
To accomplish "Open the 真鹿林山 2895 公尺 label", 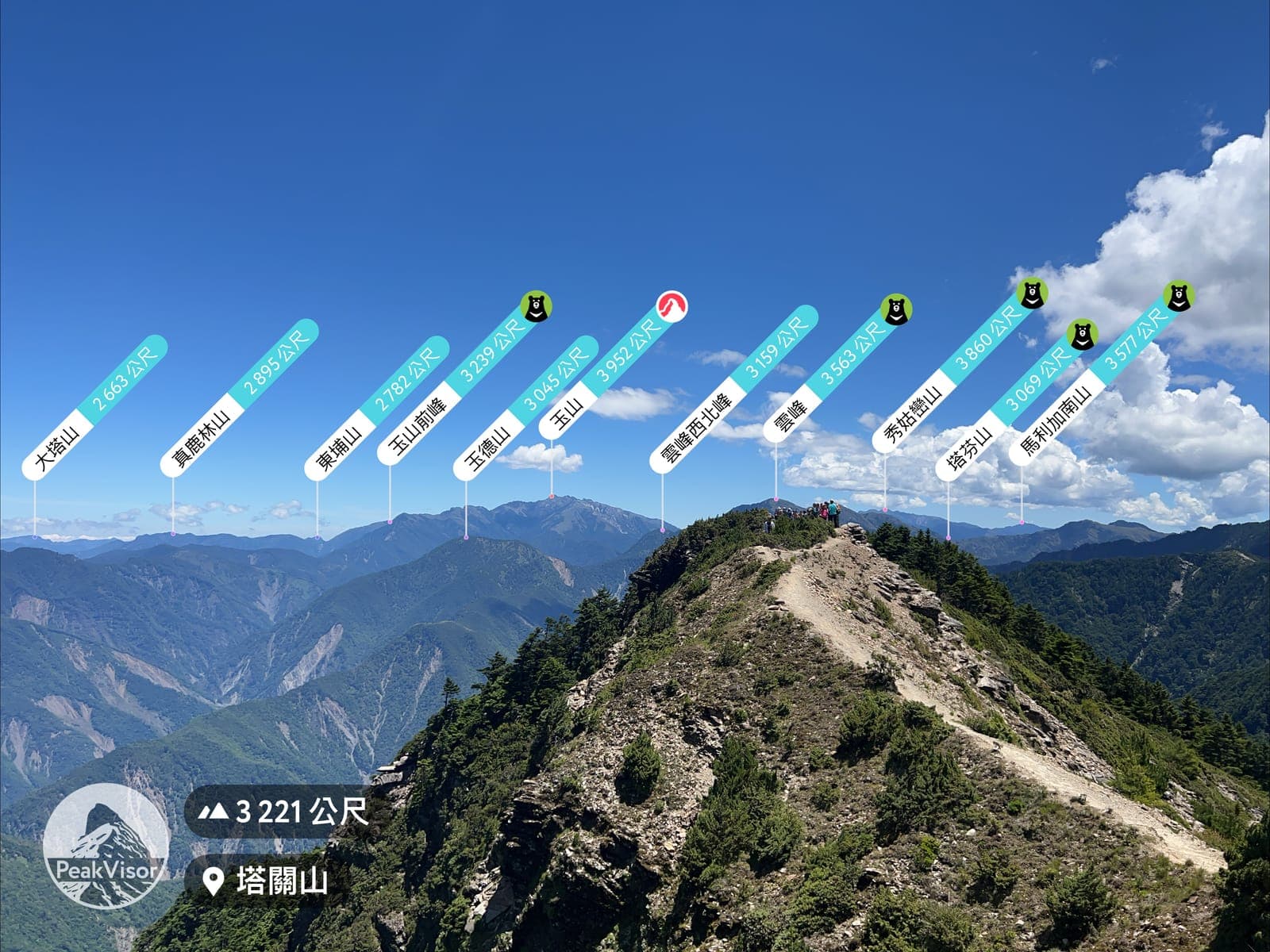I will pyautogui.click(x=238, y=398).
